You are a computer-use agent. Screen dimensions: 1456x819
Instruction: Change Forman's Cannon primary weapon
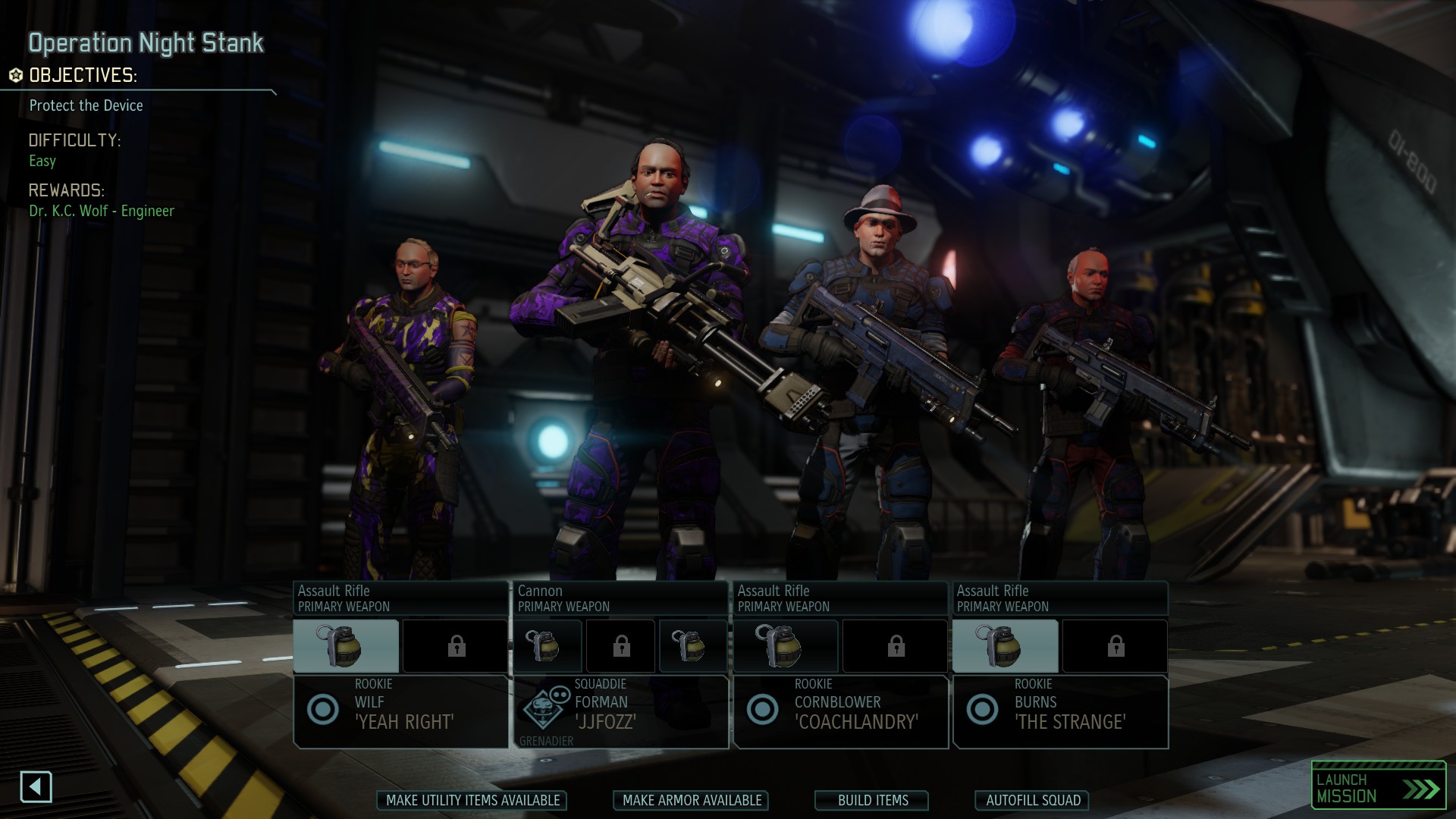point(621,598)
